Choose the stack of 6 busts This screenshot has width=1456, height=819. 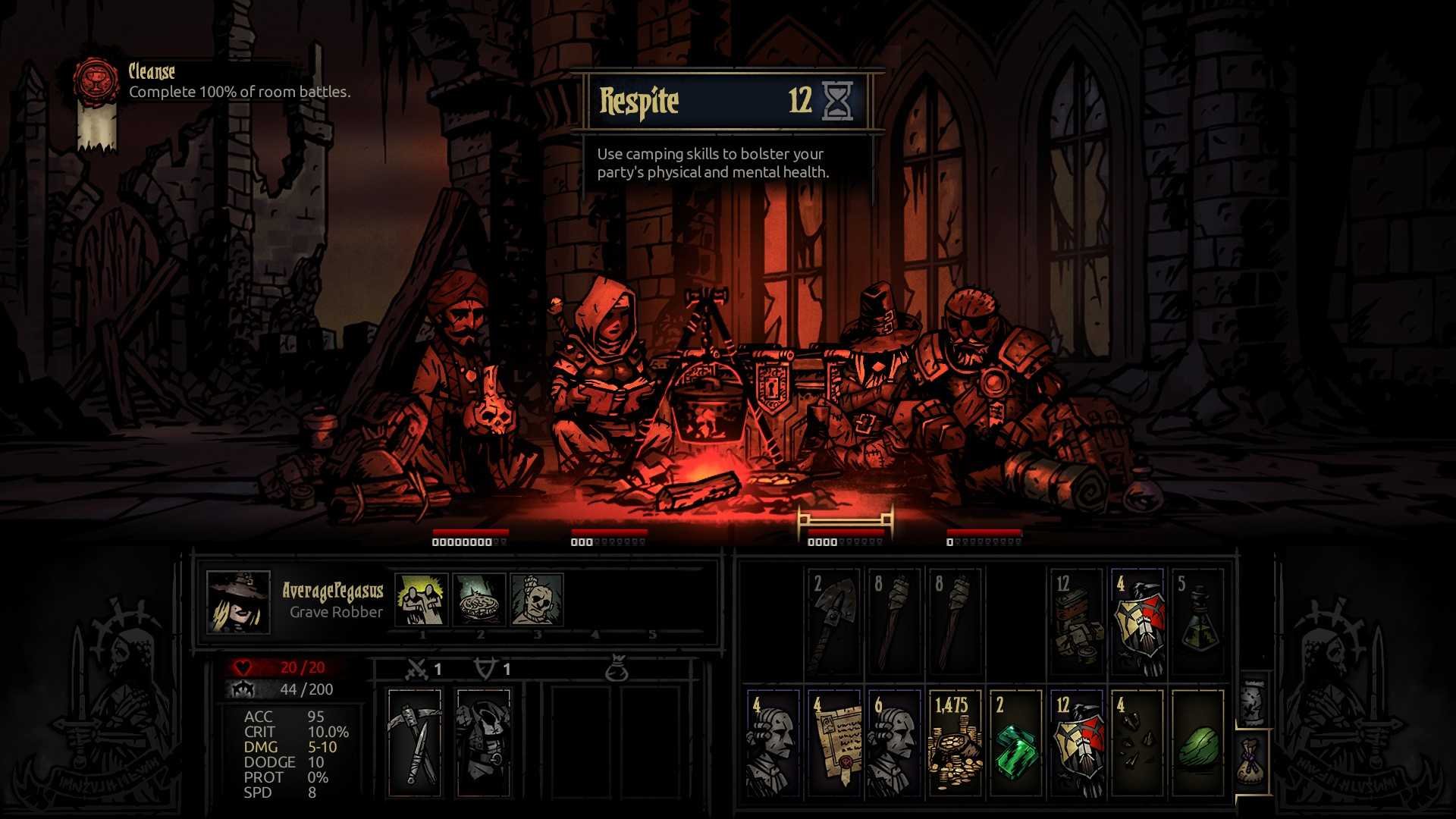(894, 743)
